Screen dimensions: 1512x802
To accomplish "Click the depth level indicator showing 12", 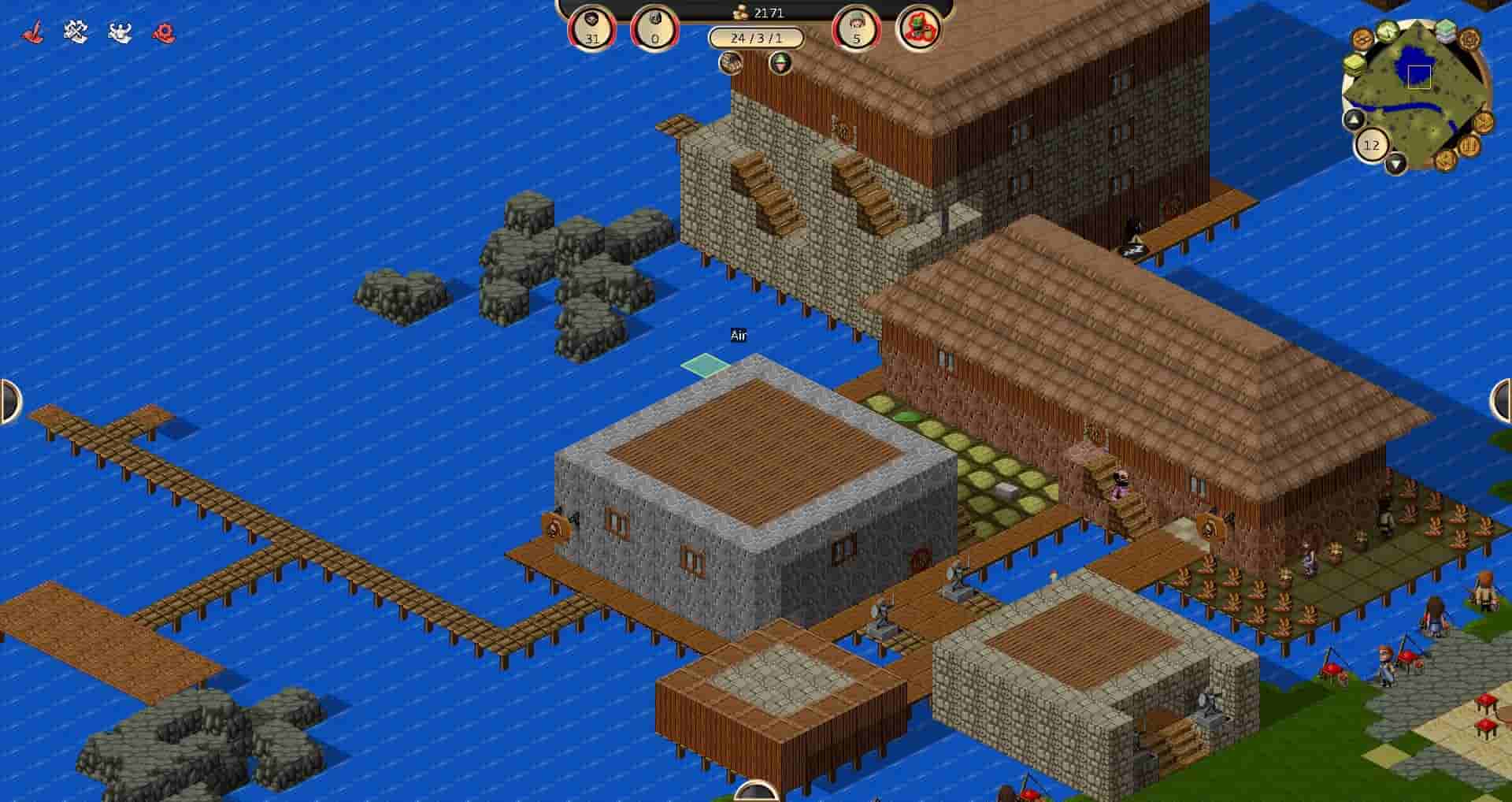I will tap(1373, 143).
